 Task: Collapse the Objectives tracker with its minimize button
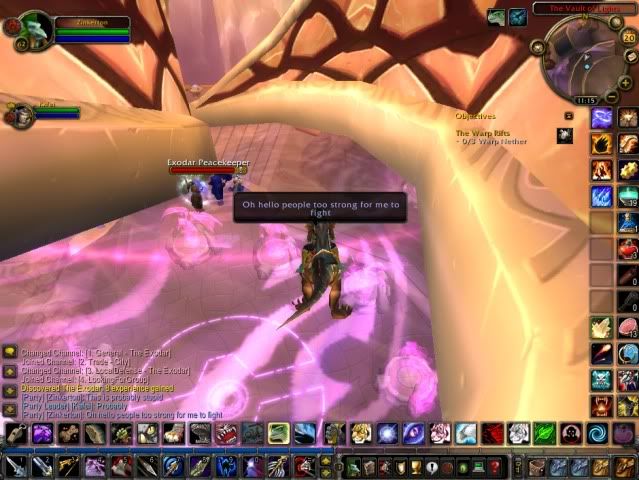click(568, 116)
